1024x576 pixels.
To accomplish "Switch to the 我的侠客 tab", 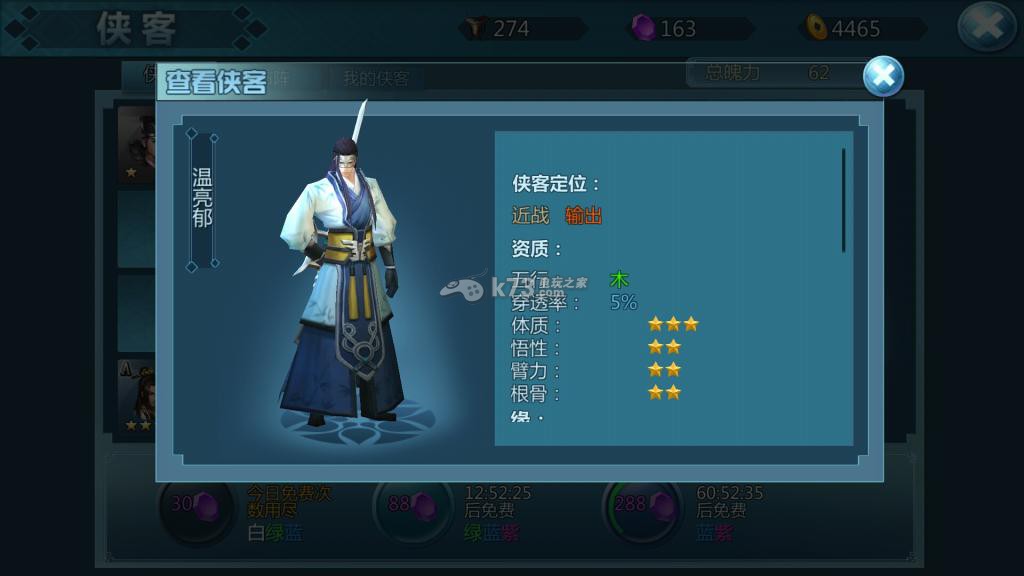I will (x=376, y=79).
